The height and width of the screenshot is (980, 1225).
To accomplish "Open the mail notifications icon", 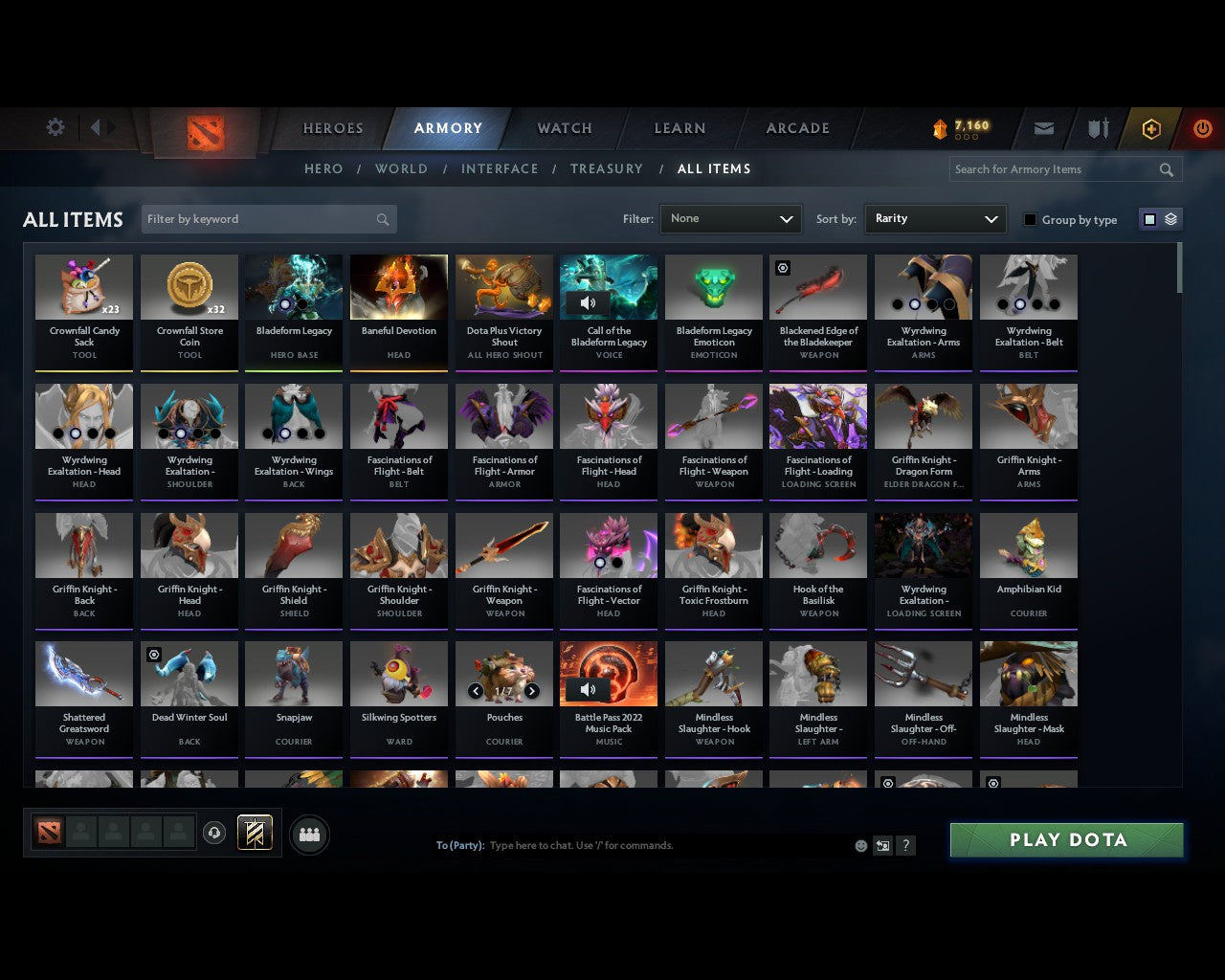I will pyautogui.click(x=1043, y=127).
